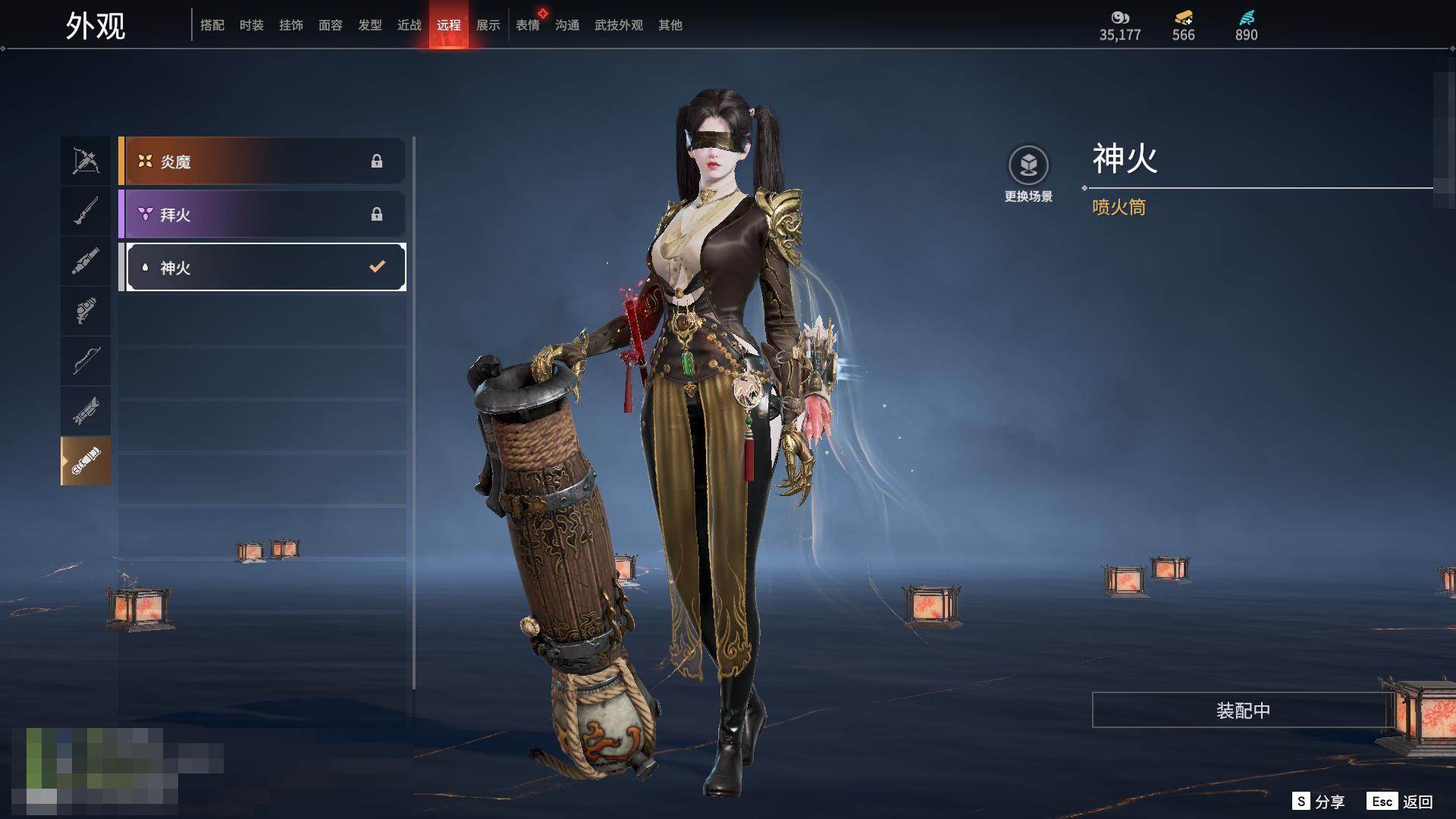Add currency via the gold ingot icon
The height and width of the screenshot is (819, 1456).
point(1183,17)
